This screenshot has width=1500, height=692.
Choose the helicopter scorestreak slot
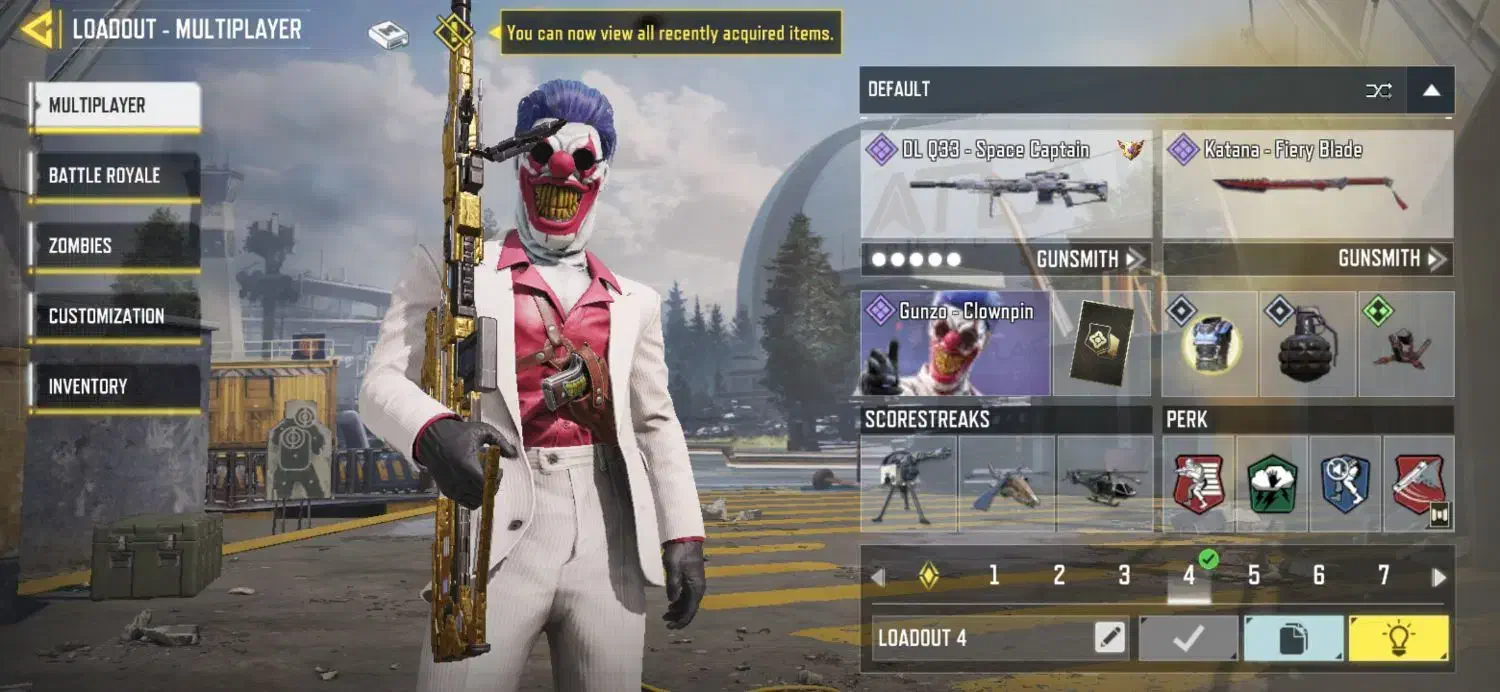pos(1103,483)
